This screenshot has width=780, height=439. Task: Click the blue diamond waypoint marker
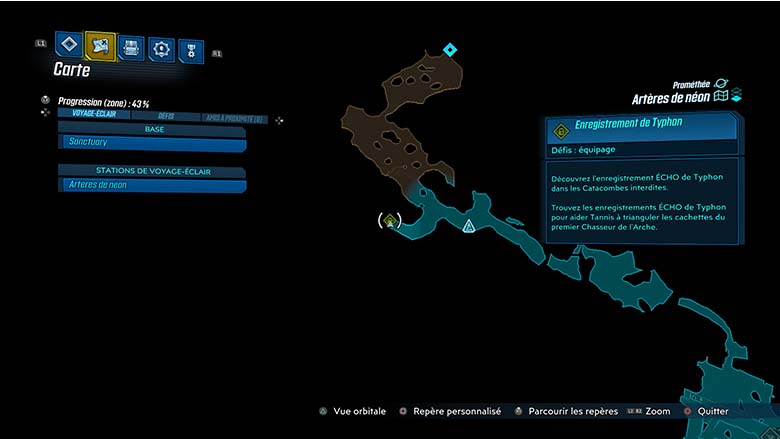click(450, 49)
